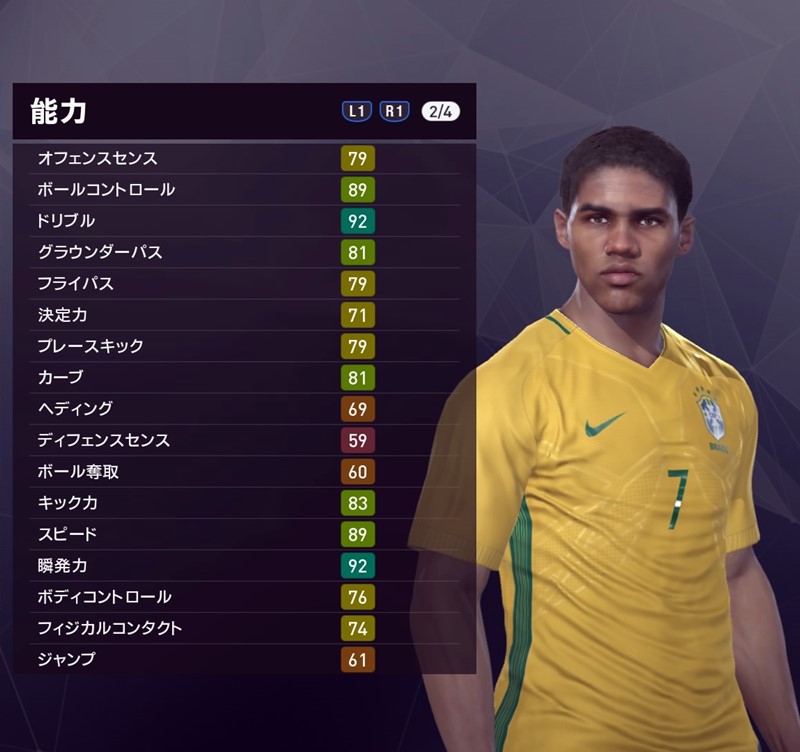The image size is (800, 752).
Task: Select the ヘディング stat row
Action: coord(240,409)
